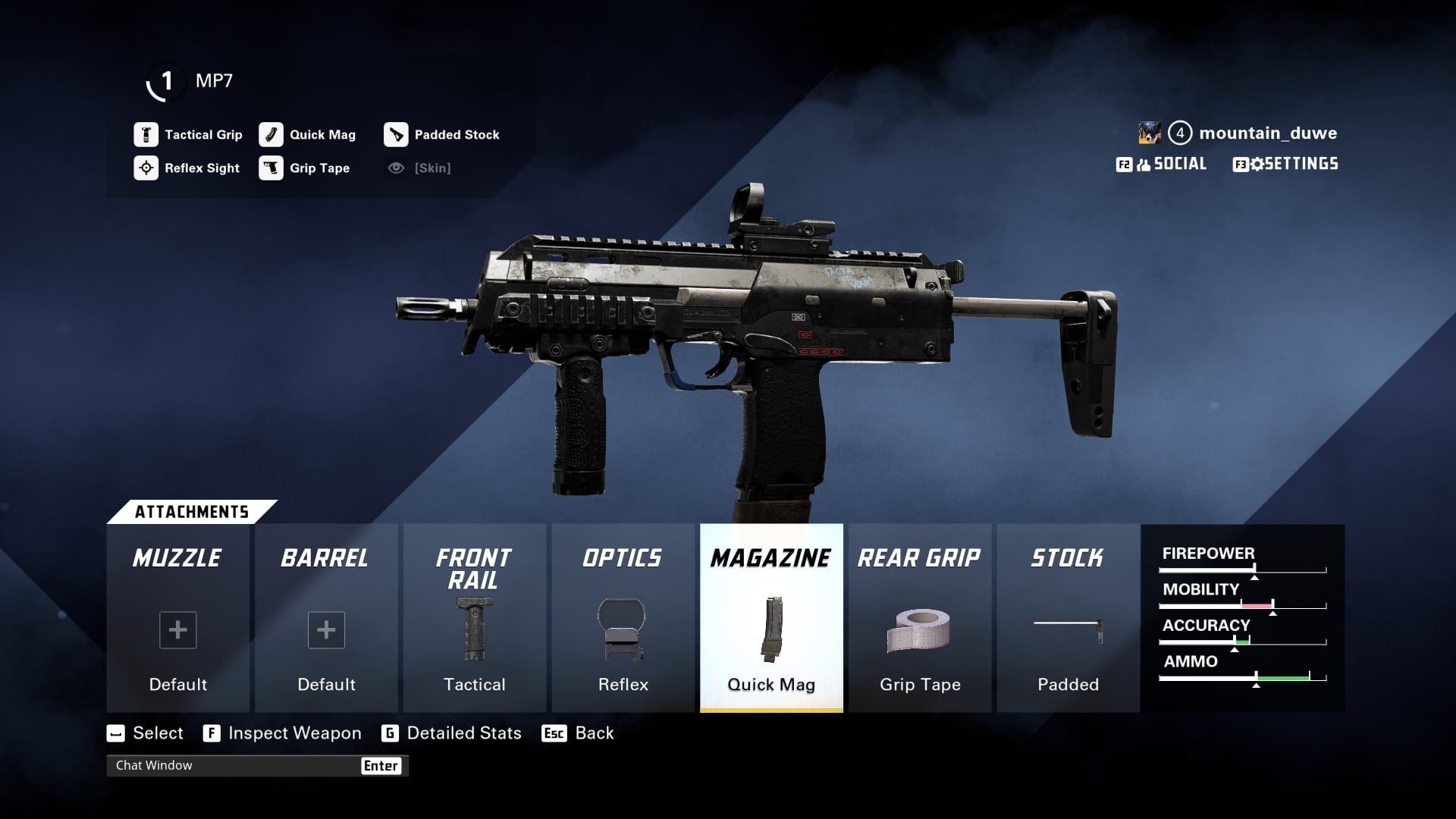1456x819 pixels.
Task: Click the mountain_duwe player profile
Action: (x=1268, y=133)
